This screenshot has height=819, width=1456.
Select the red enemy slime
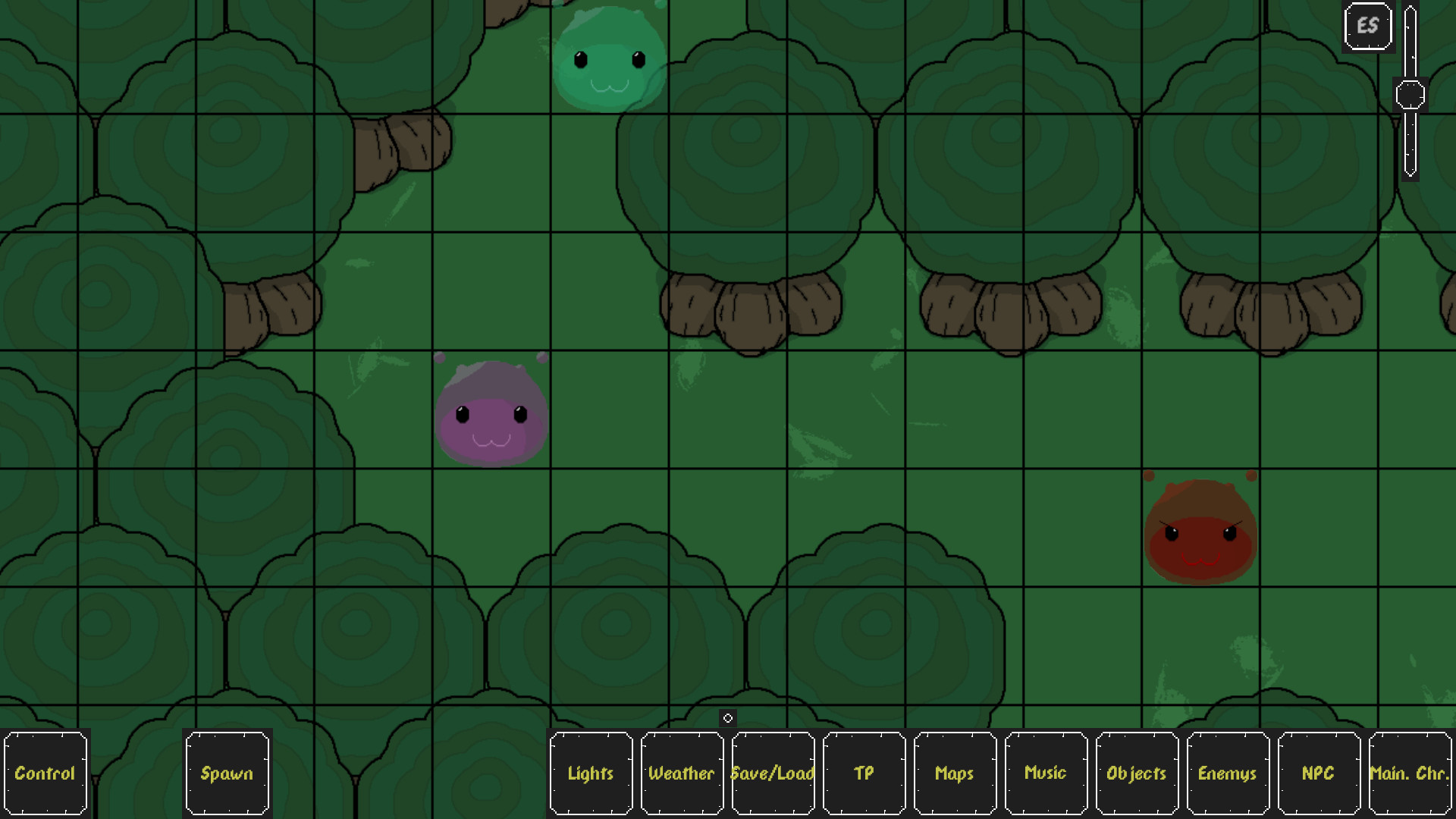click(x=1200, y=531)
